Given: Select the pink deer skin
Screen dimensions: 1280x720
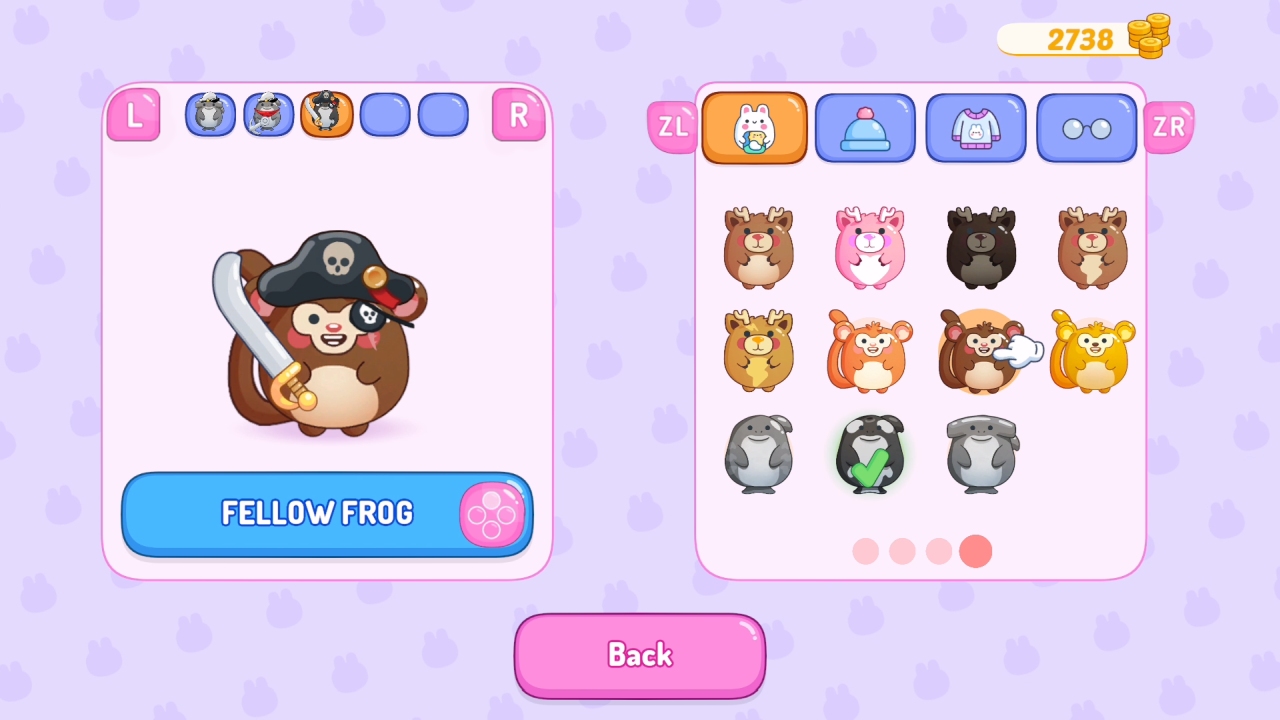Looking at the screenshot, I should (869, 248).
